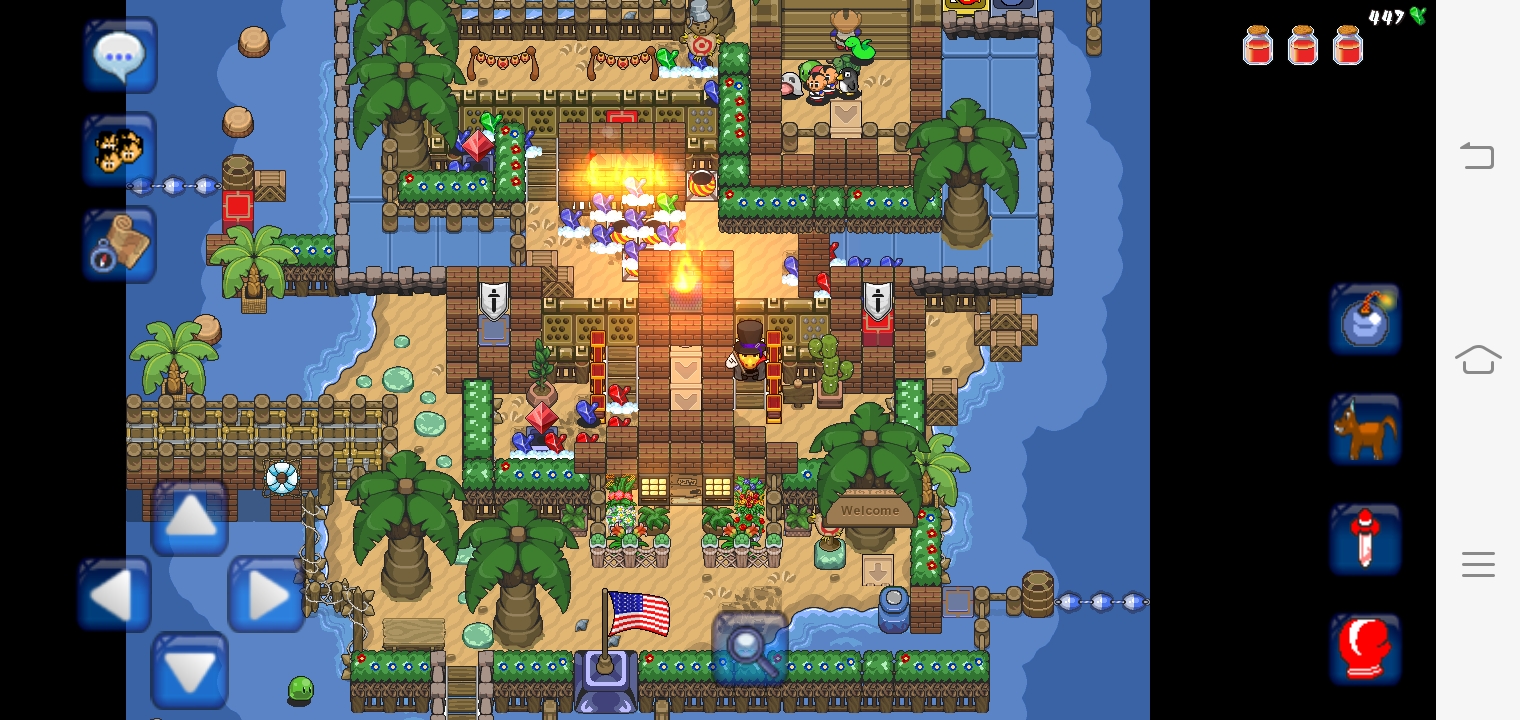Screen dimensions: 1520x720
Task: Tap the Android home navigation button
Action: [x=1477, y=359]
